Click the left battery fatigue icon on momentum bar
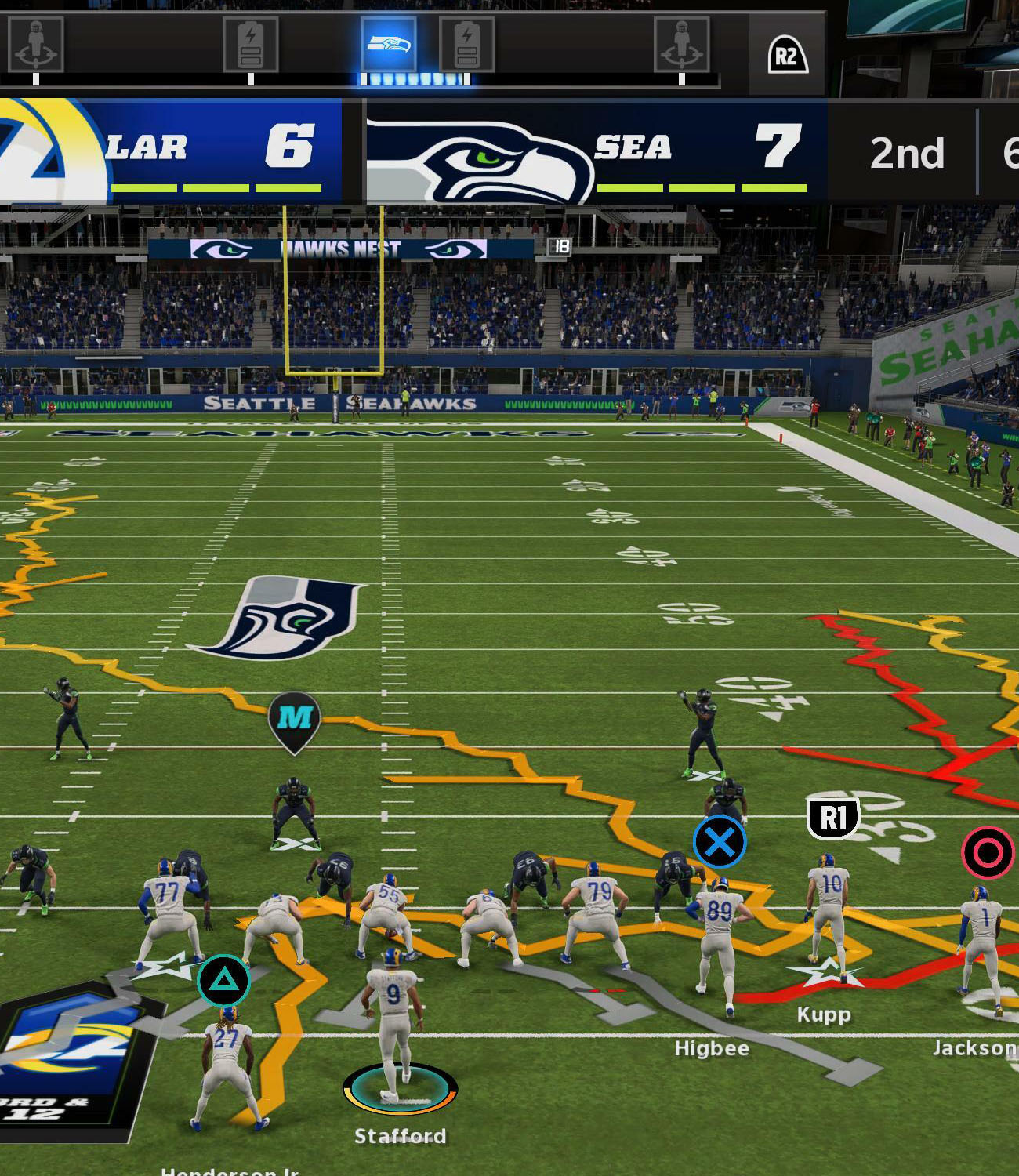The height and width of the screenshot is (1176, 1019). click(252, 44)
